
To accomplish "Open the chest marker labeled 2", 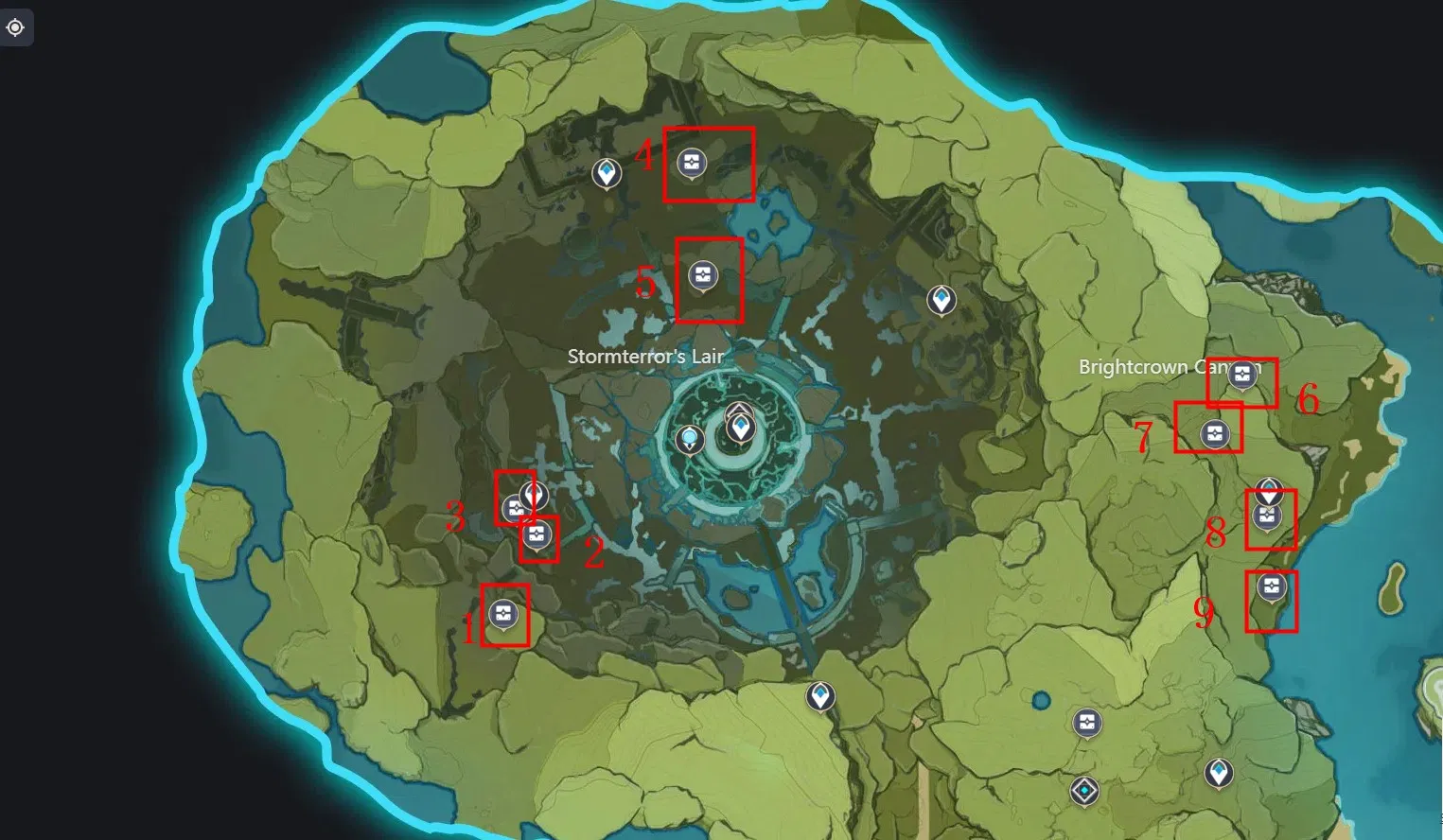I will tap(538, 536).
